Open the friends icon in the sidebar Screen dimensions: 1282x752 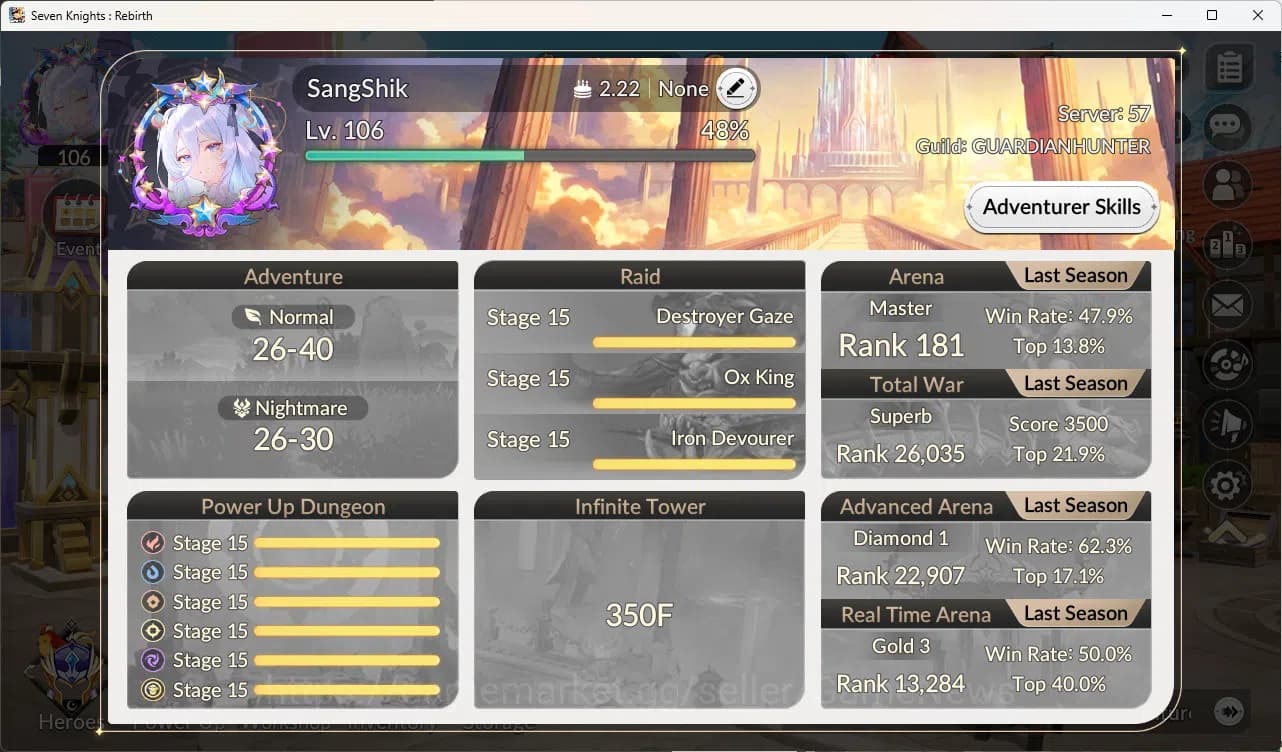pyautogui.click(x=1228, y=185)
